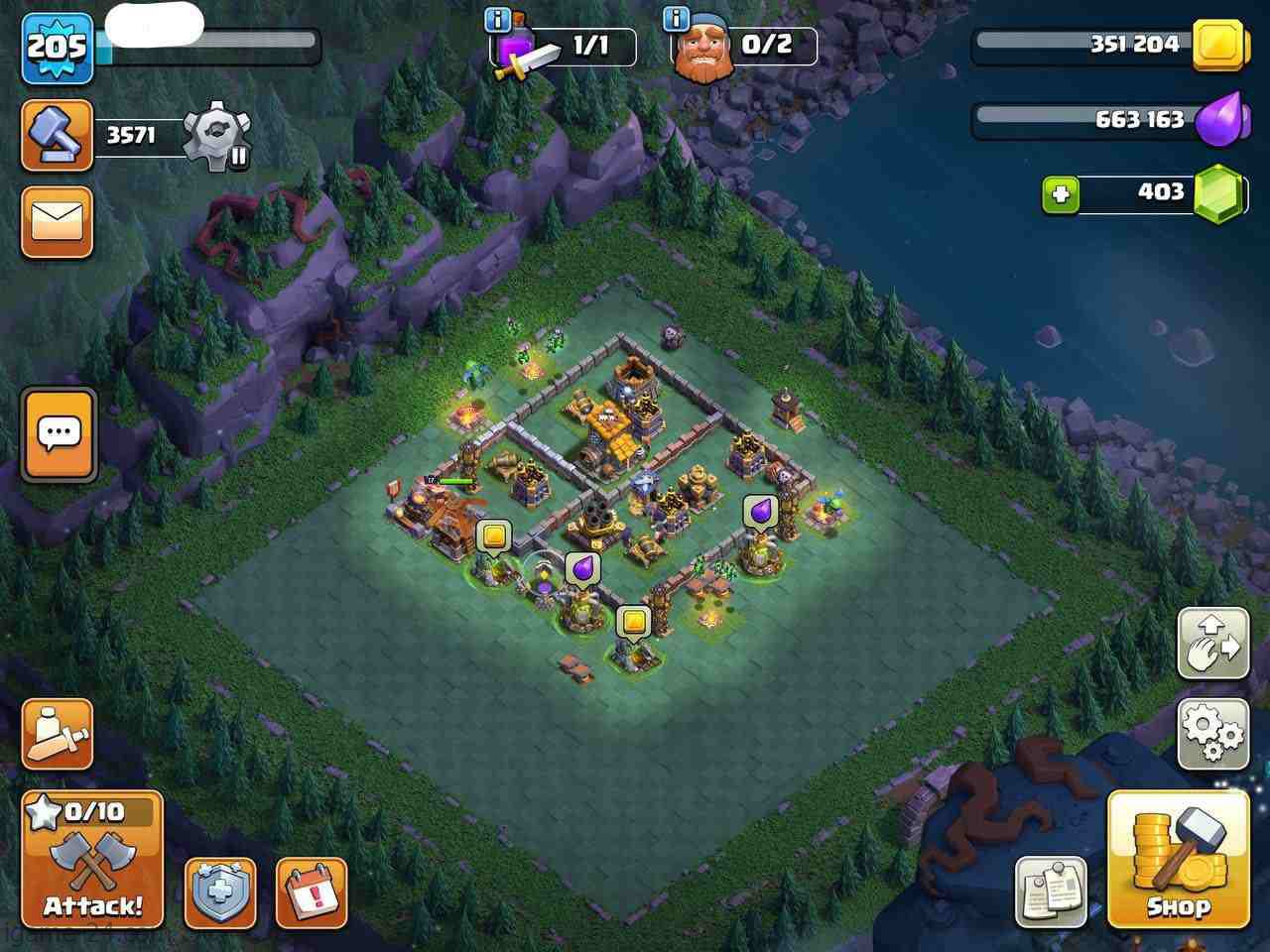The image size is (1270, 952).
Task: Open the army sword-and-arm button
Action: 58,735
